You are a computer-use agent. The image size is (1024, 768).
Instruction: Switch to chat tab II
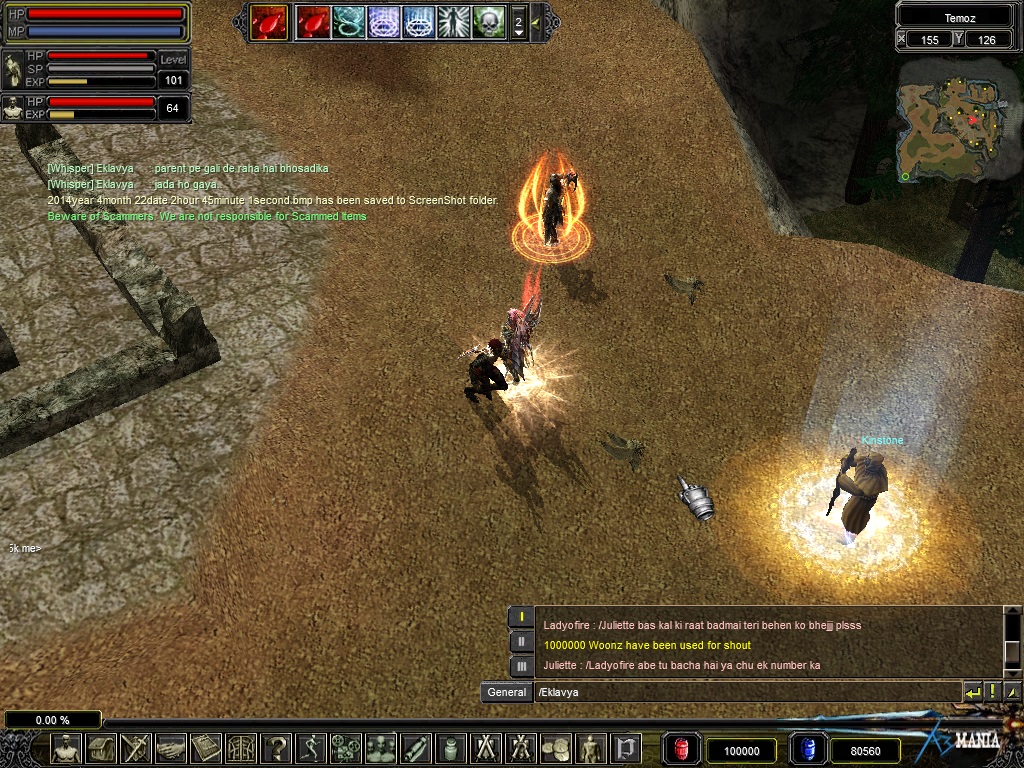pyautogui.click(x=521, y=642)
